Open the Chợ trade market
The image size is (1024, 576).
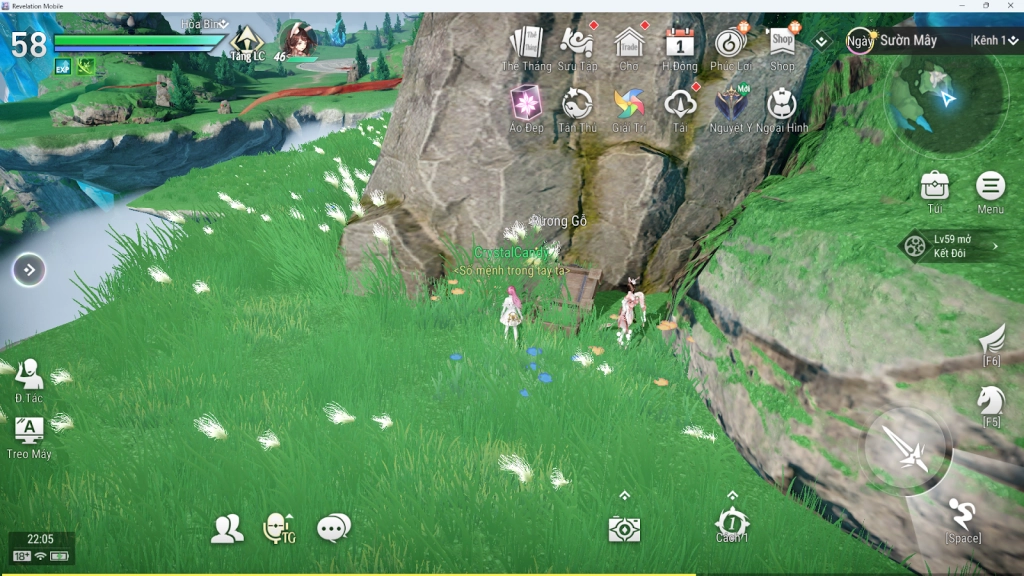(629, 44)
